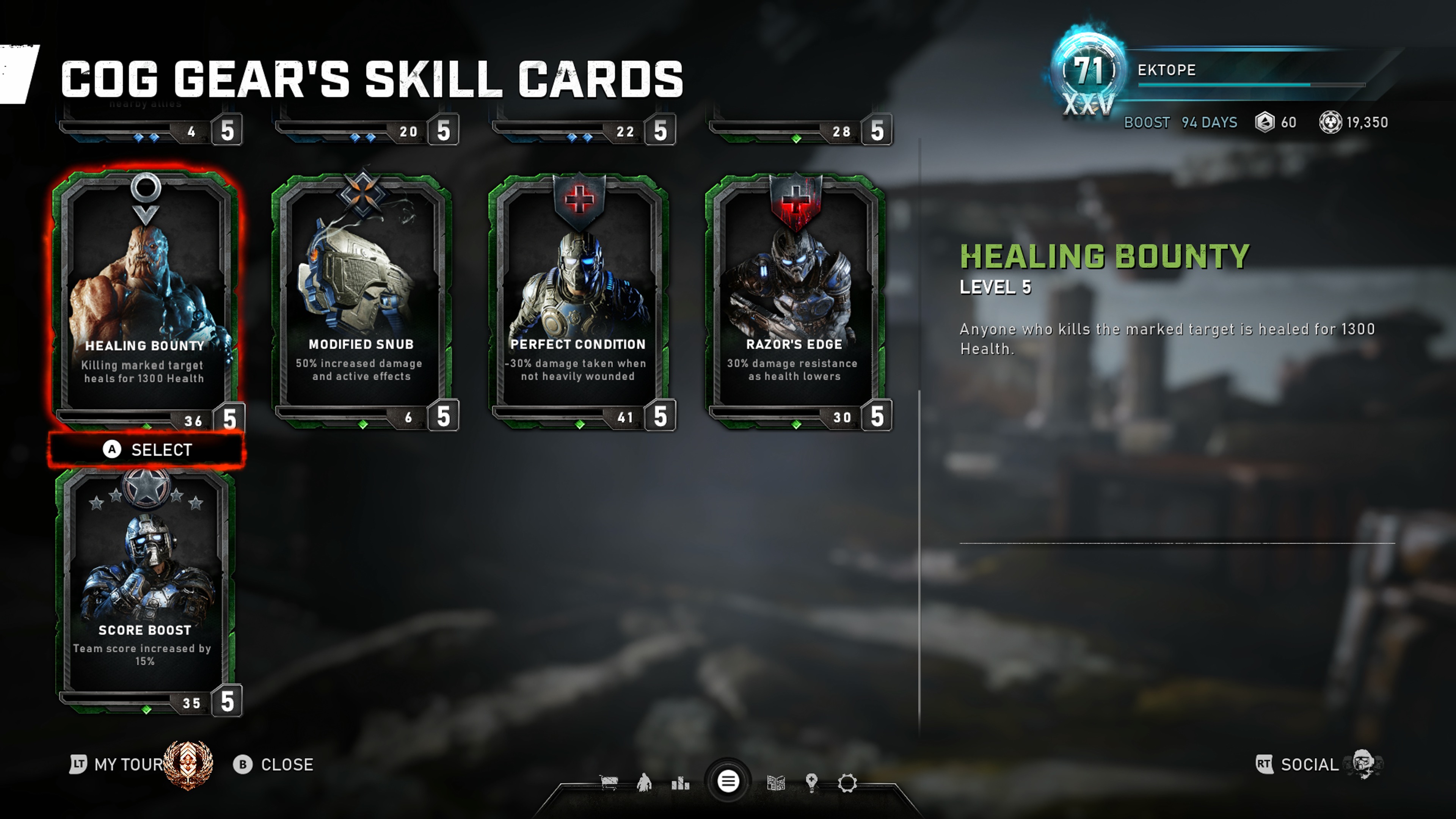This screenshot has width=1456, height=819.
Task: Open the news newspaper icon
Action: pos(776,783)
